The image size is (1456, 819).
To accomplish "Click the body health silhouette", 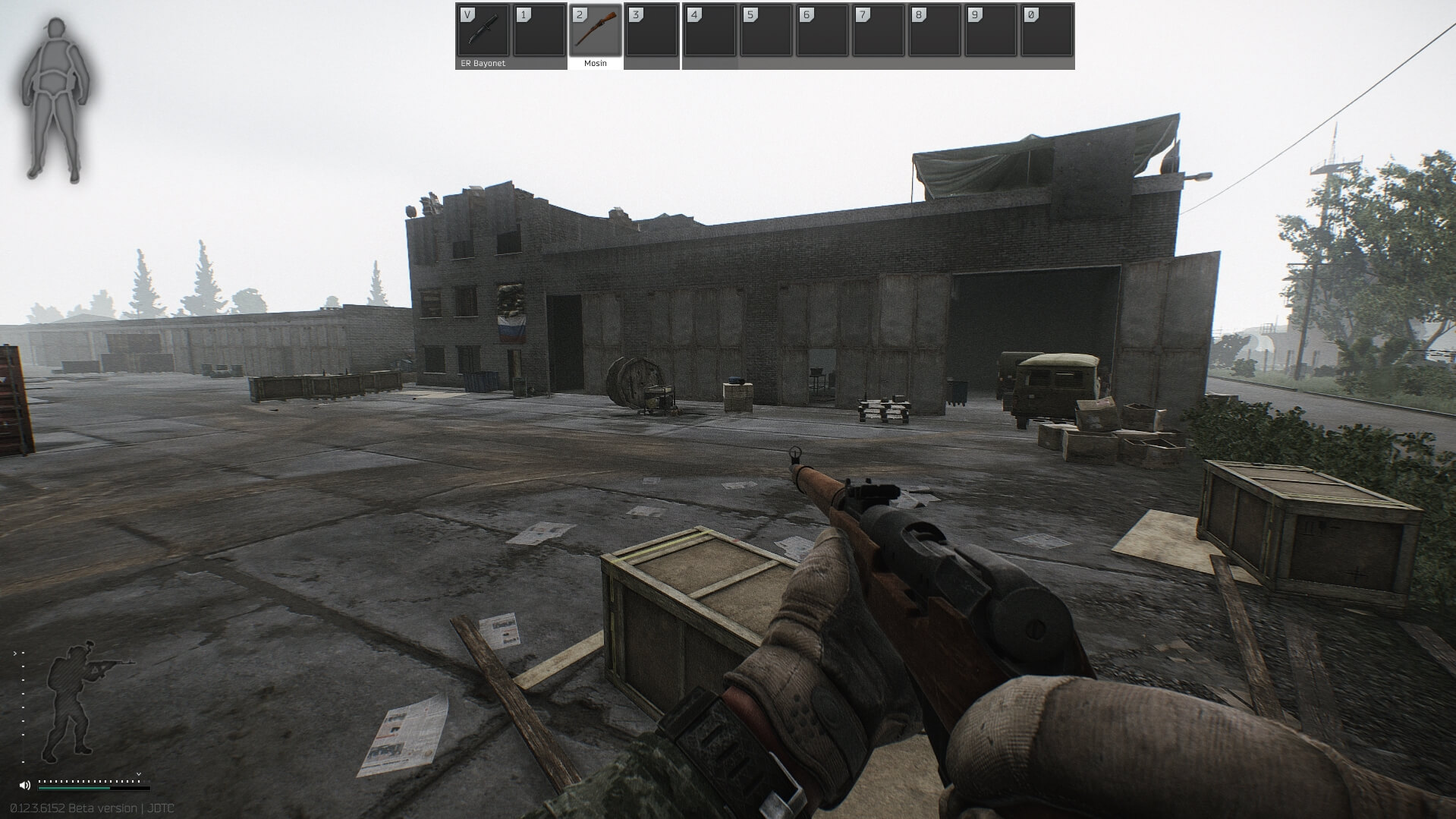I will pos(57,100).
